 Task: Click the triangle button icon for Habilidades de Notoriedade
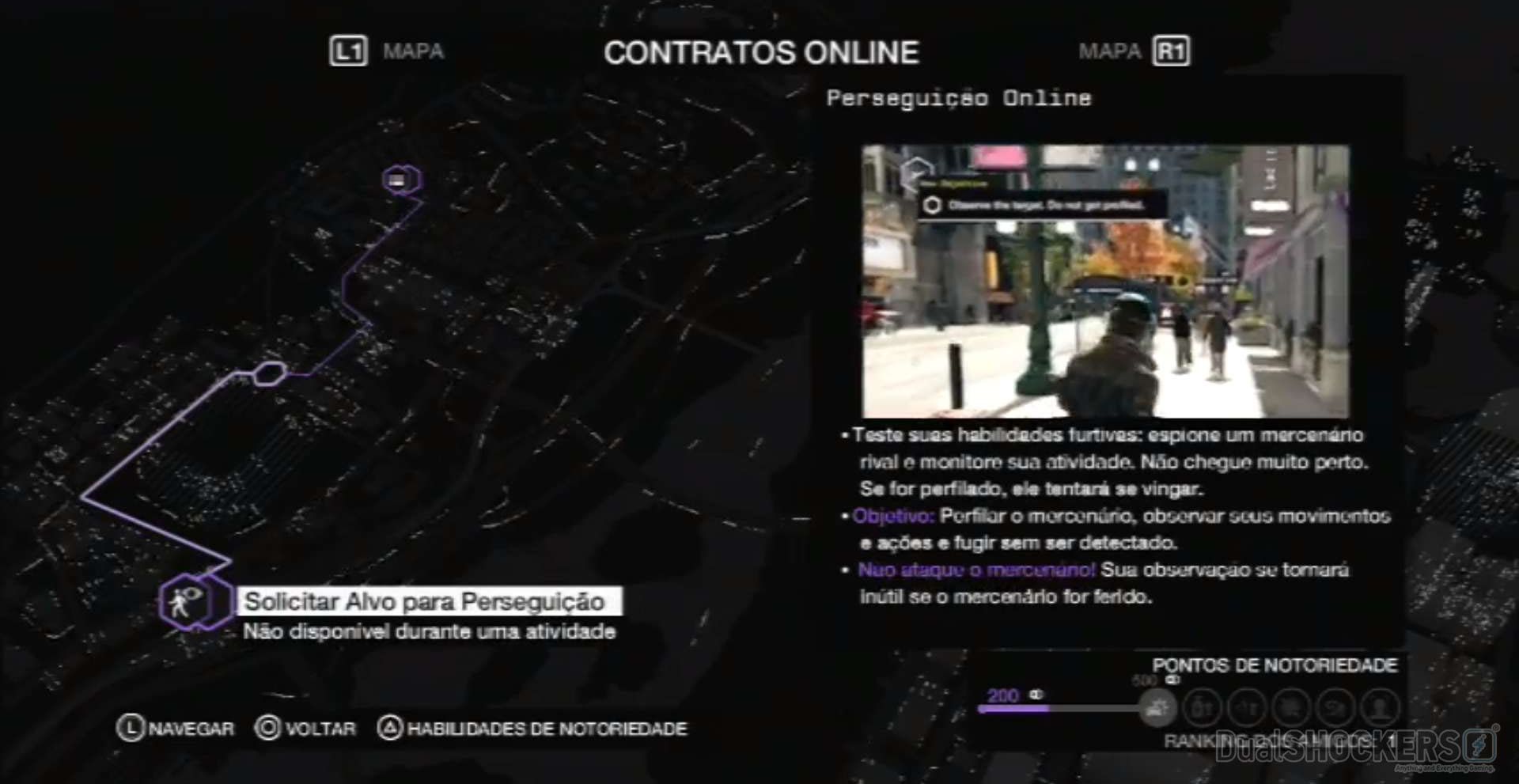tap(389, 728)
